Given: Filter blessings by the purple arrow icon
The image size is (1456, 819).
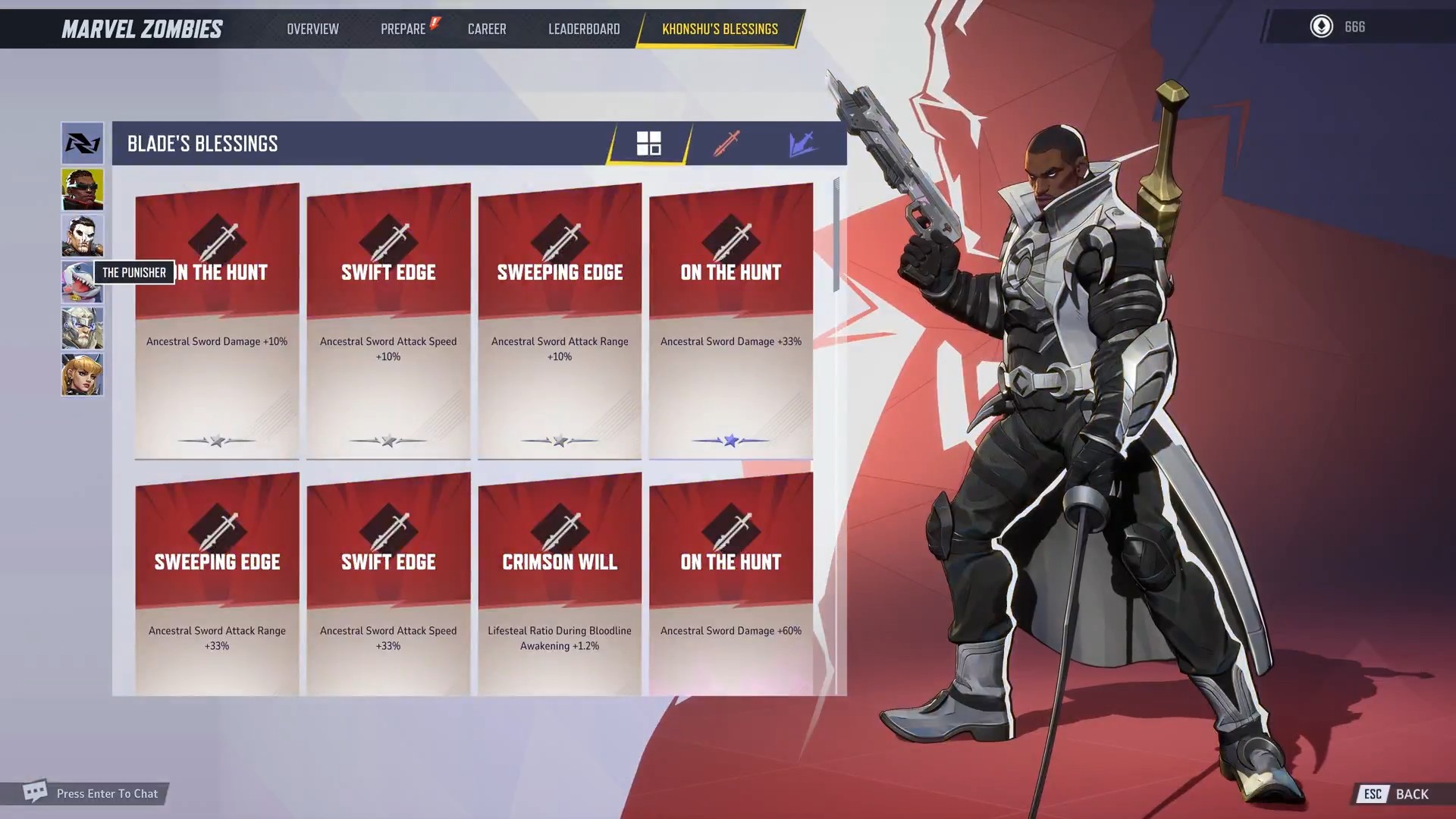Looking at the screenshot, I should click(x=802, y=143).
